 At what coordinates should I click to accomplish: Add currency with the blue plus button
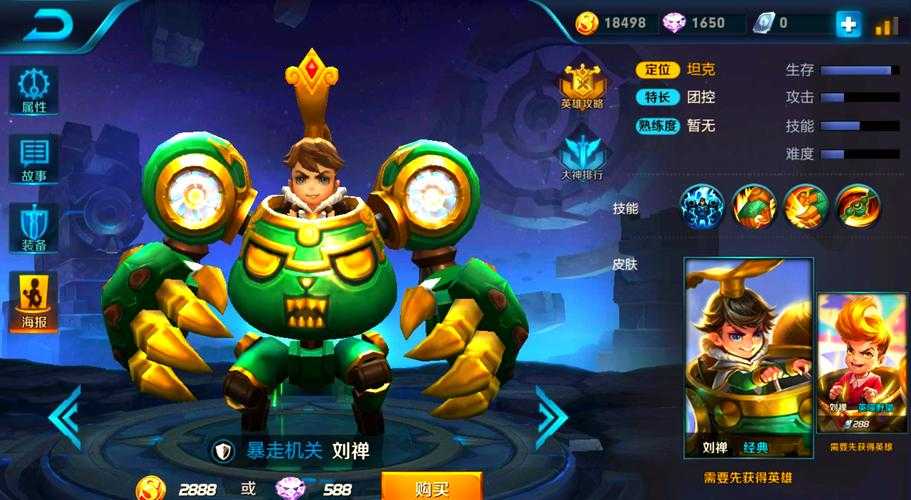[848, 25]
